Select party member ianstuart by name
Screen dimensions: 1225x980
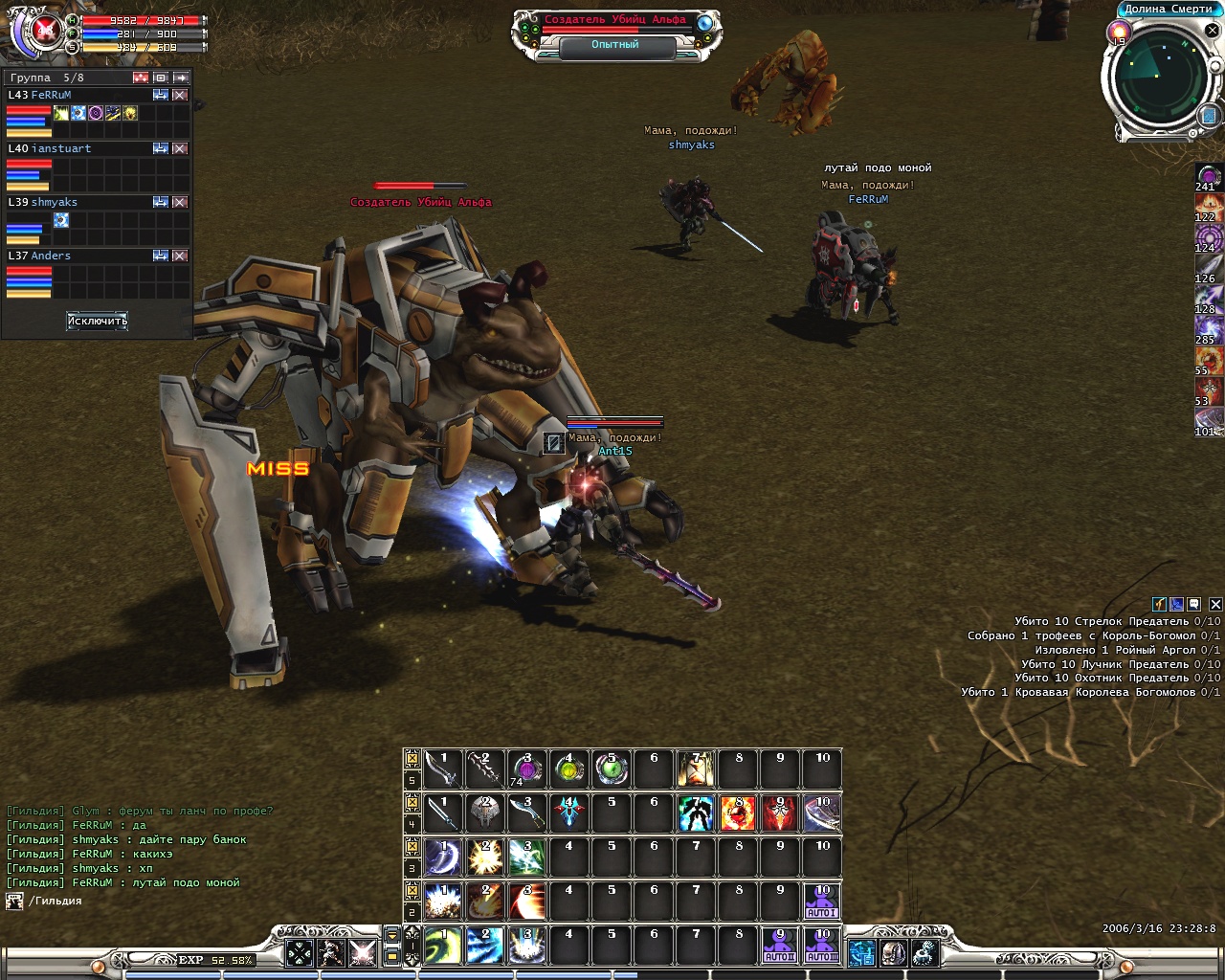point(61,148)
